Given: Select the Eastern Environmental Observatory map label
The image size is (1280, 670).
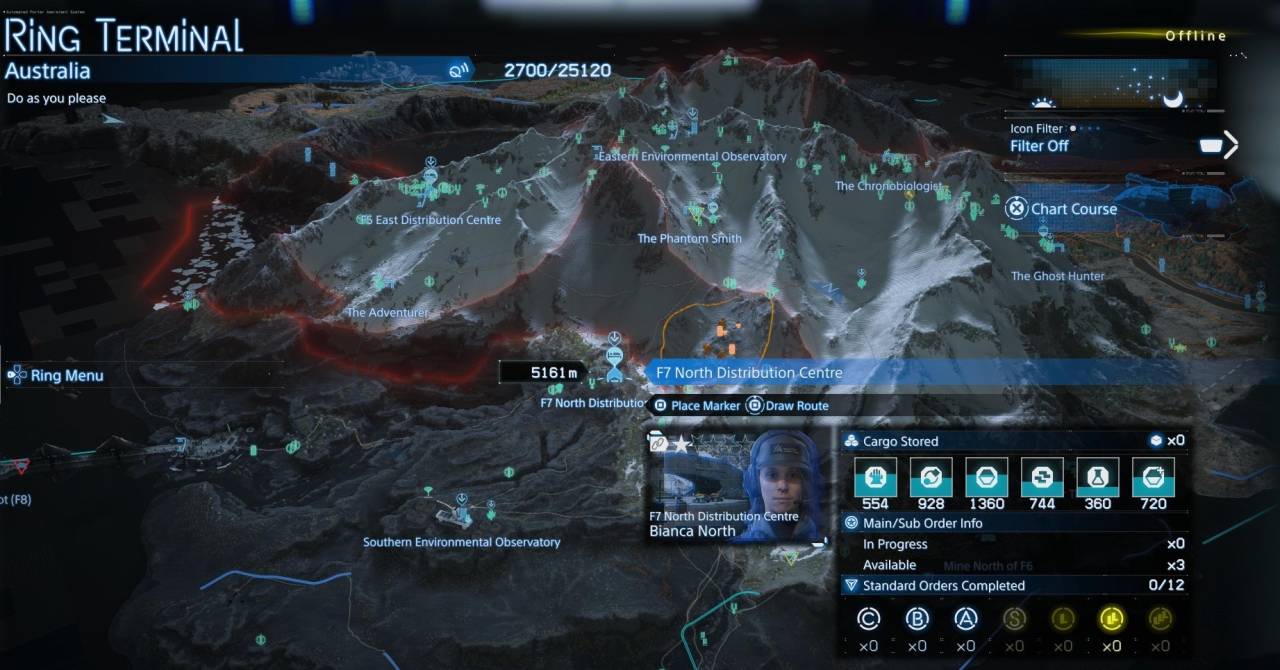Looking at the screenshot, I should point(692,157).
